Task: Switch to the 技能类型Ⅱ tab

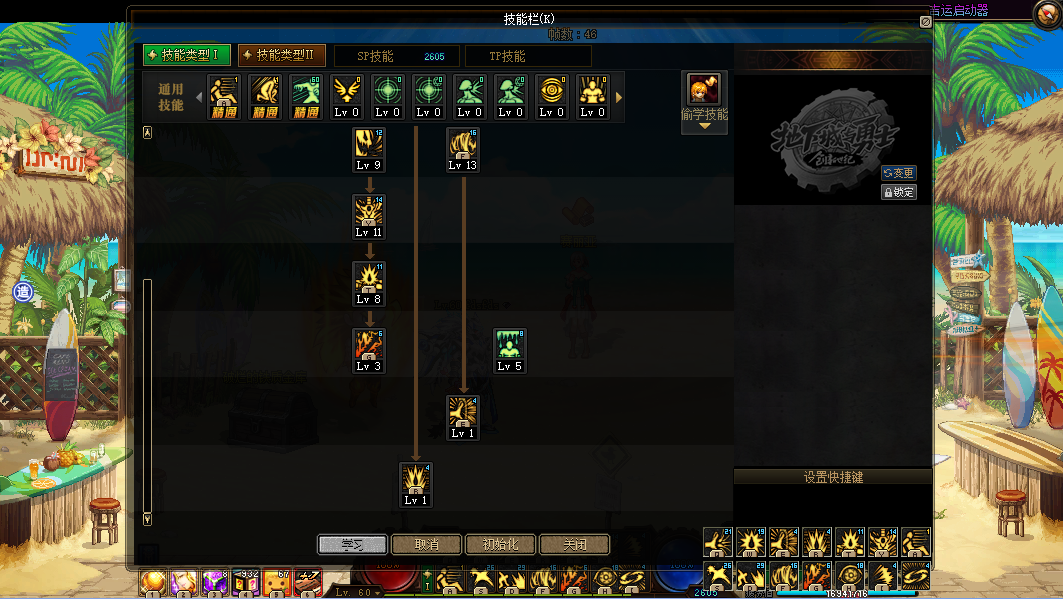Action: tap(282, 55)
